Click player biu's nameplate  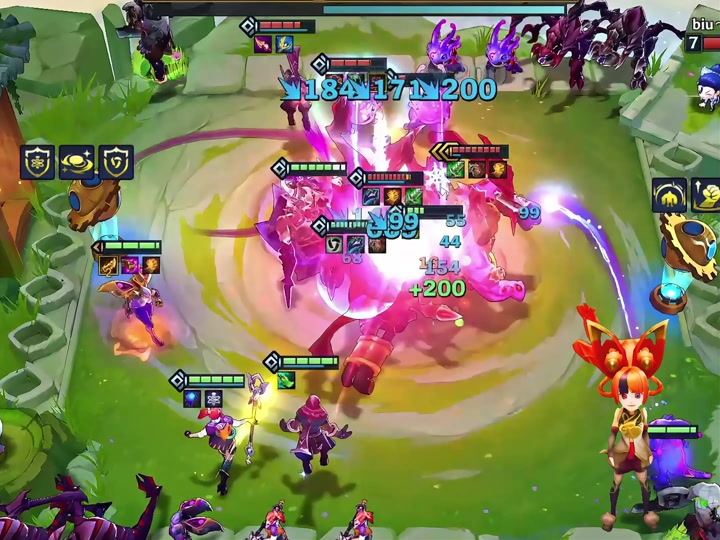coord(704,24)
